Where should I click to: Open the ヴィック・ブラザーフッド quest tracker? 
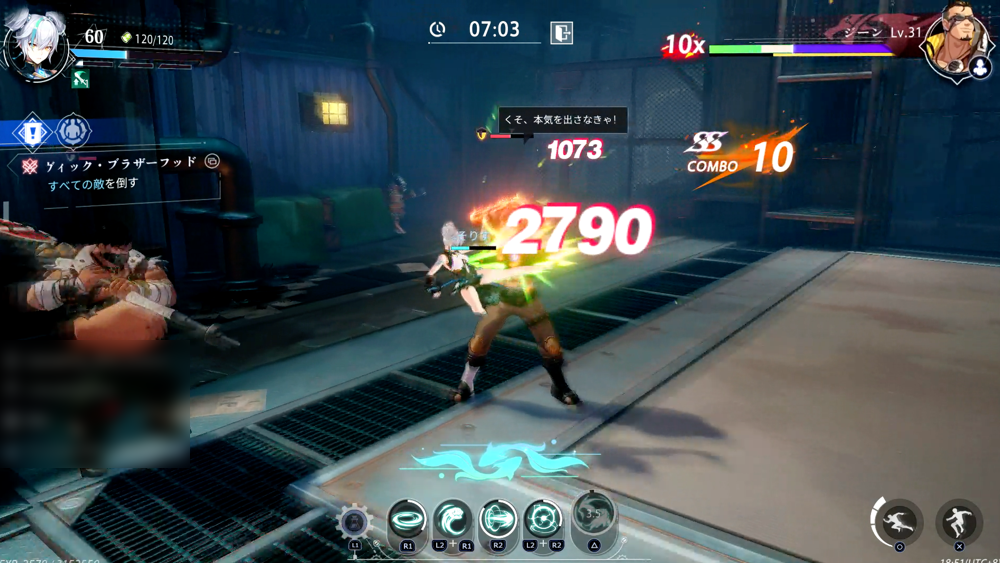[x=121, y=162]
